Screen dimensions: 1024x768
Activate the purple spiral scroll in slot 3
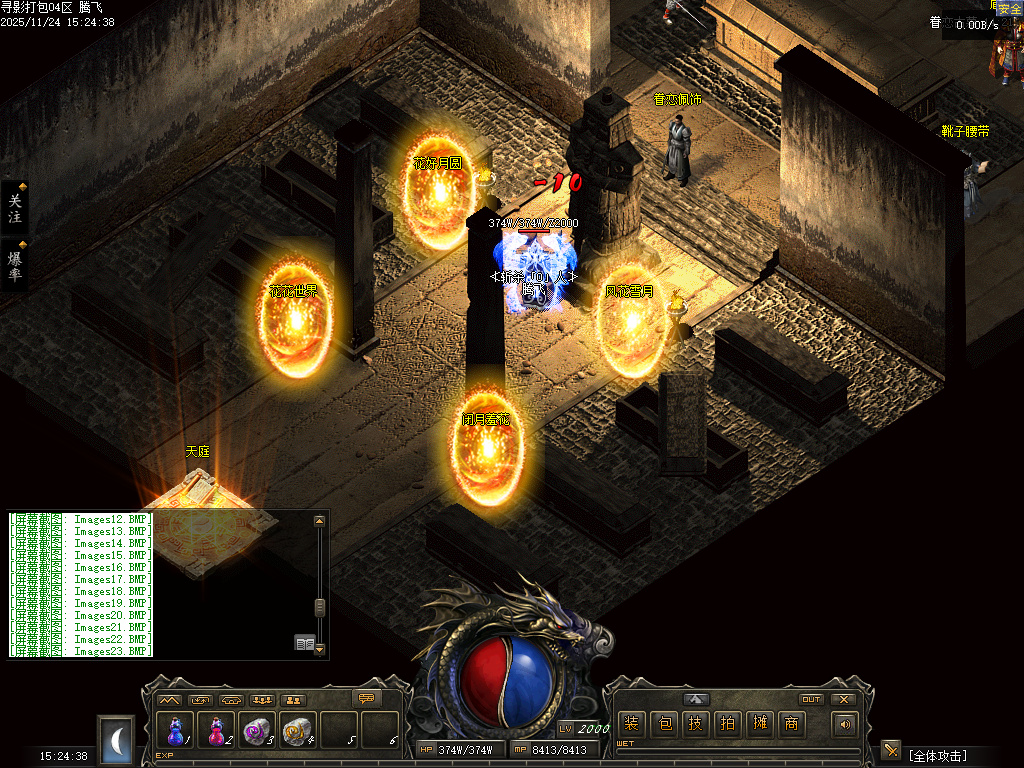257,730
